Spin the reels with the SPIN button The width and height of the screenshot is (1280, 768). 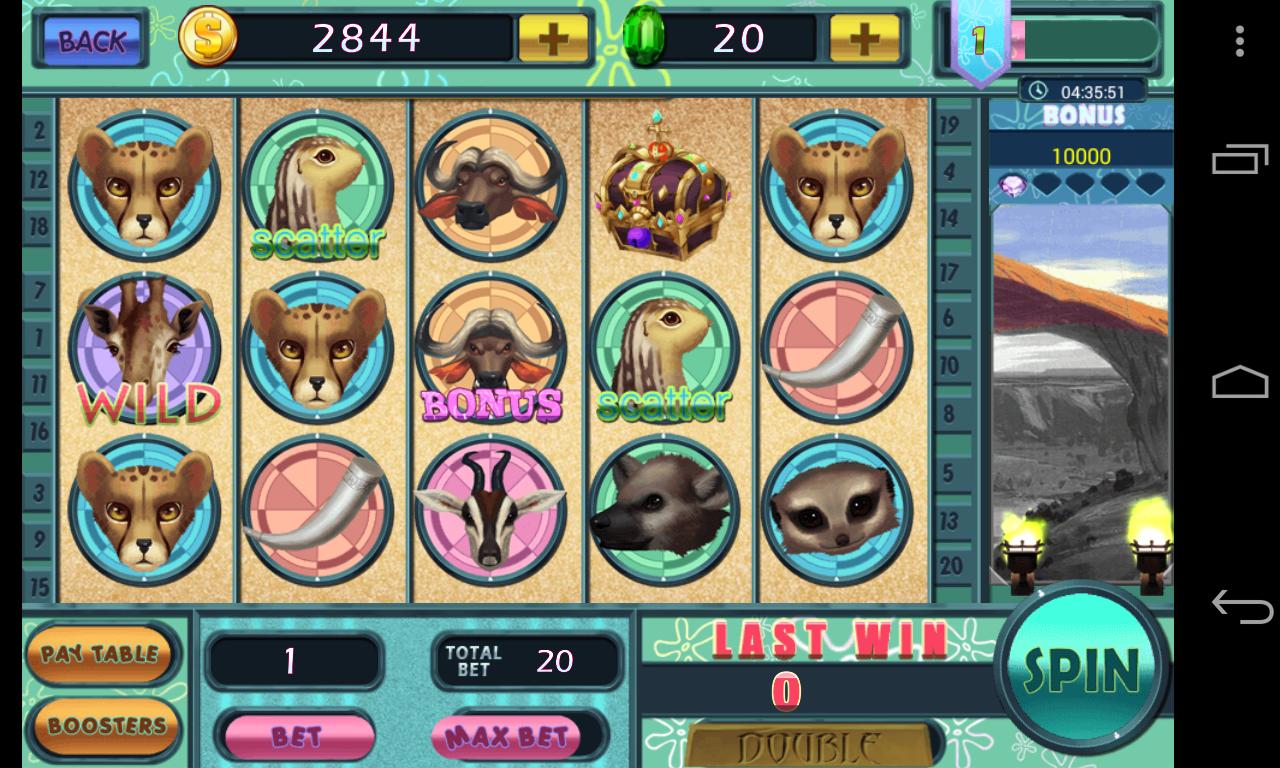[1082, 668]
